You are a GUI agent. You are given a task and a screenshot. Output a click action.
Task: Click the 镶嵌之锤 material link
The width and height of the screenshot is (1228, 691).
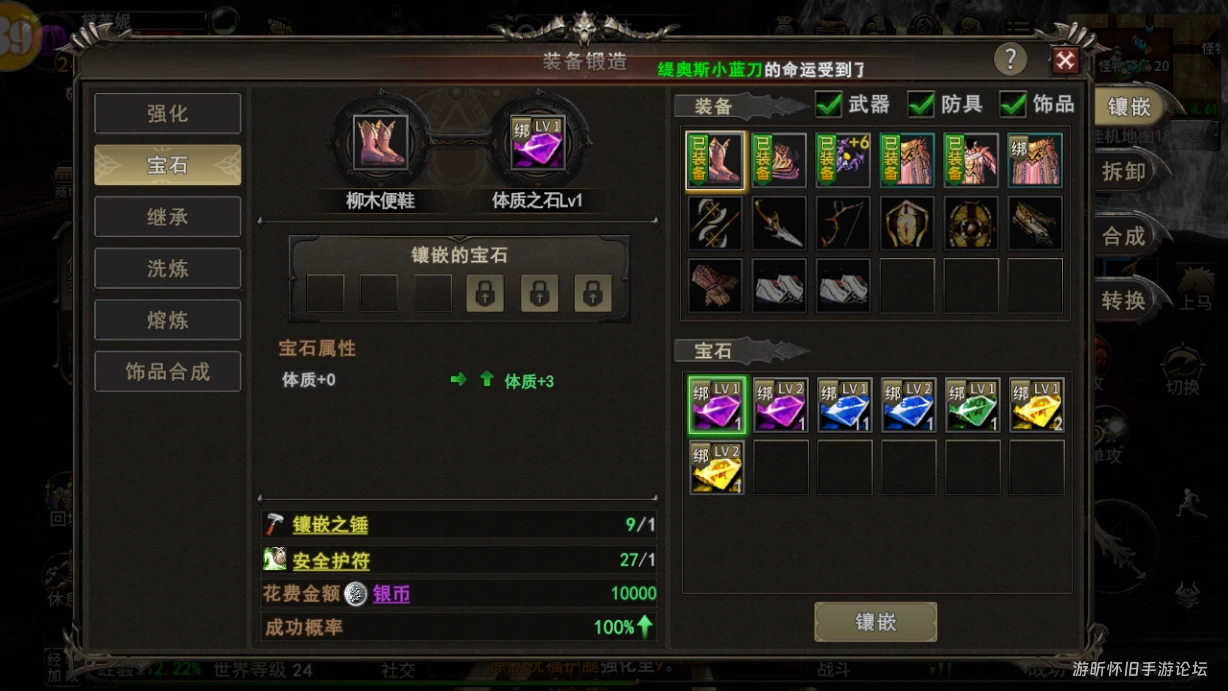330,525
